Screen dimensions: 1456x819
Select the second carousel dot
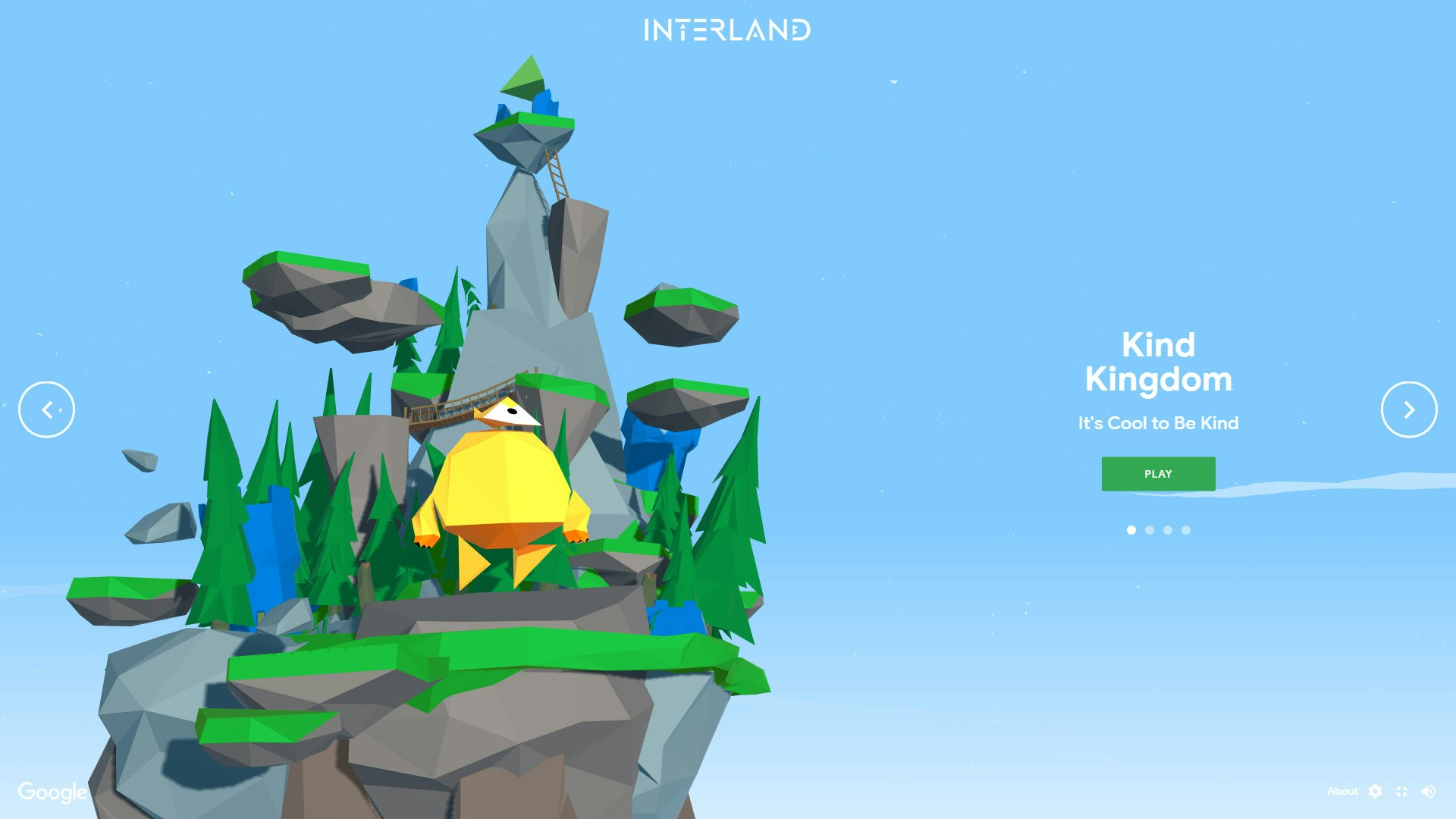[x=1149, y=530]
